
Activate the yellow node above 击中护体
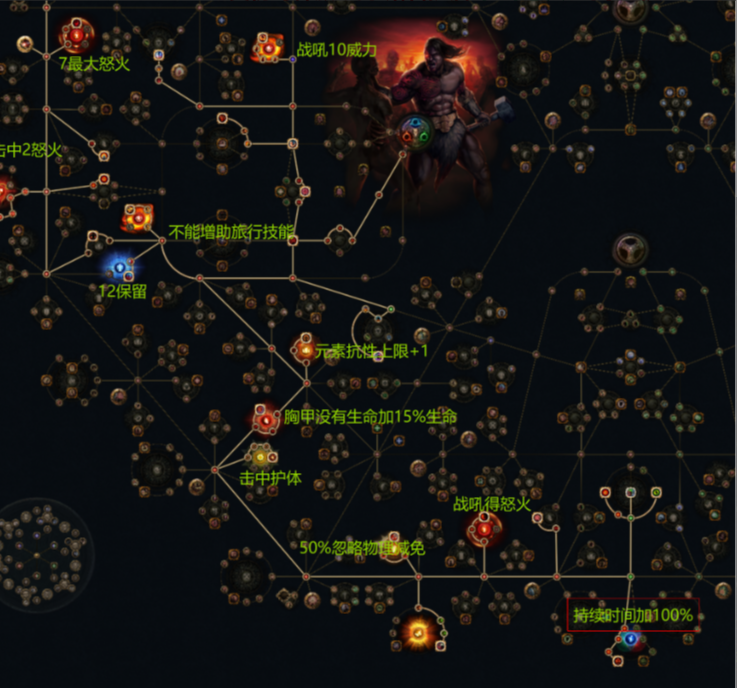pos(261,457)
